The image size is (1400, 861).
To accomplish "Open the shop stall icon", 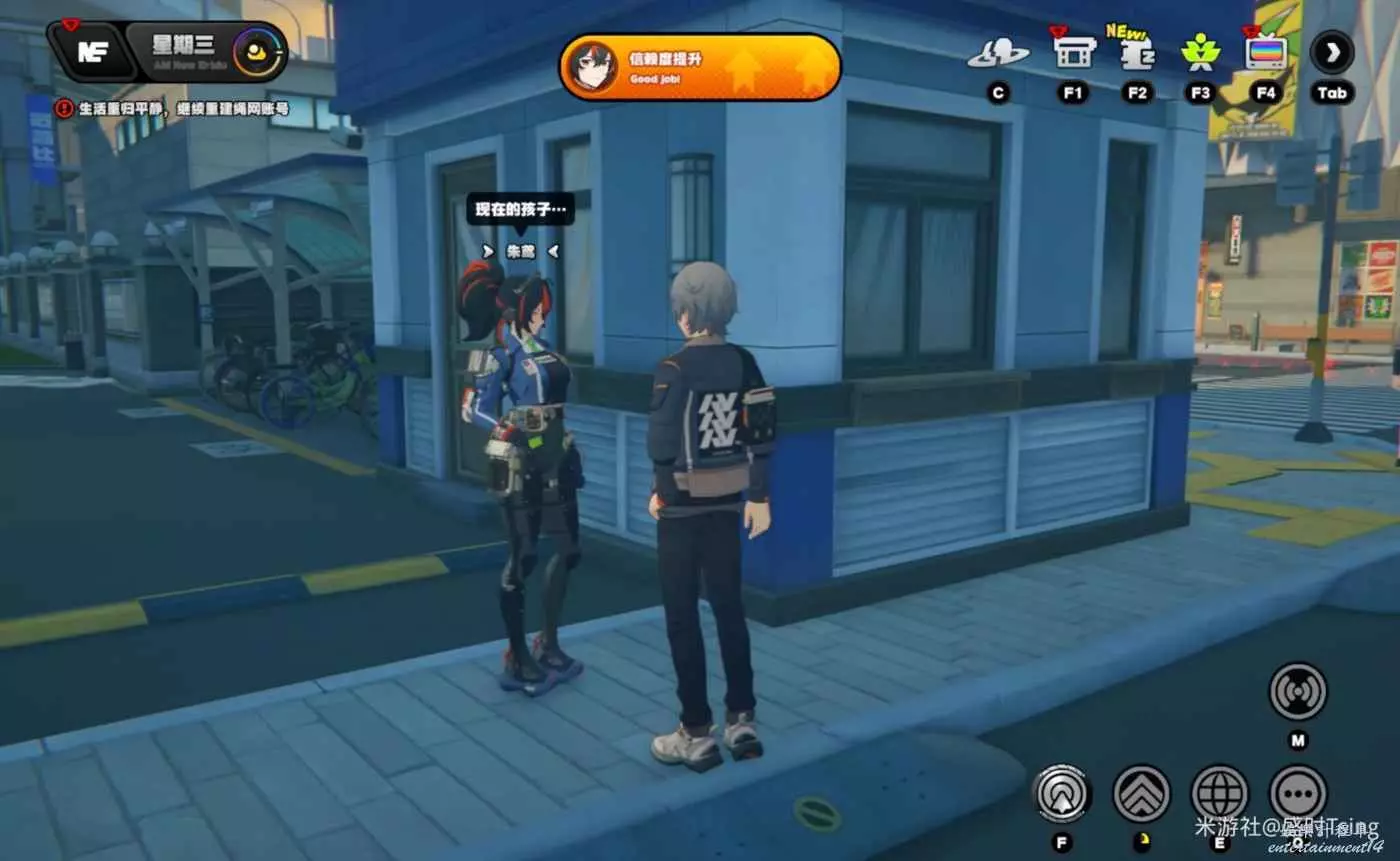I will (1074, 53).
